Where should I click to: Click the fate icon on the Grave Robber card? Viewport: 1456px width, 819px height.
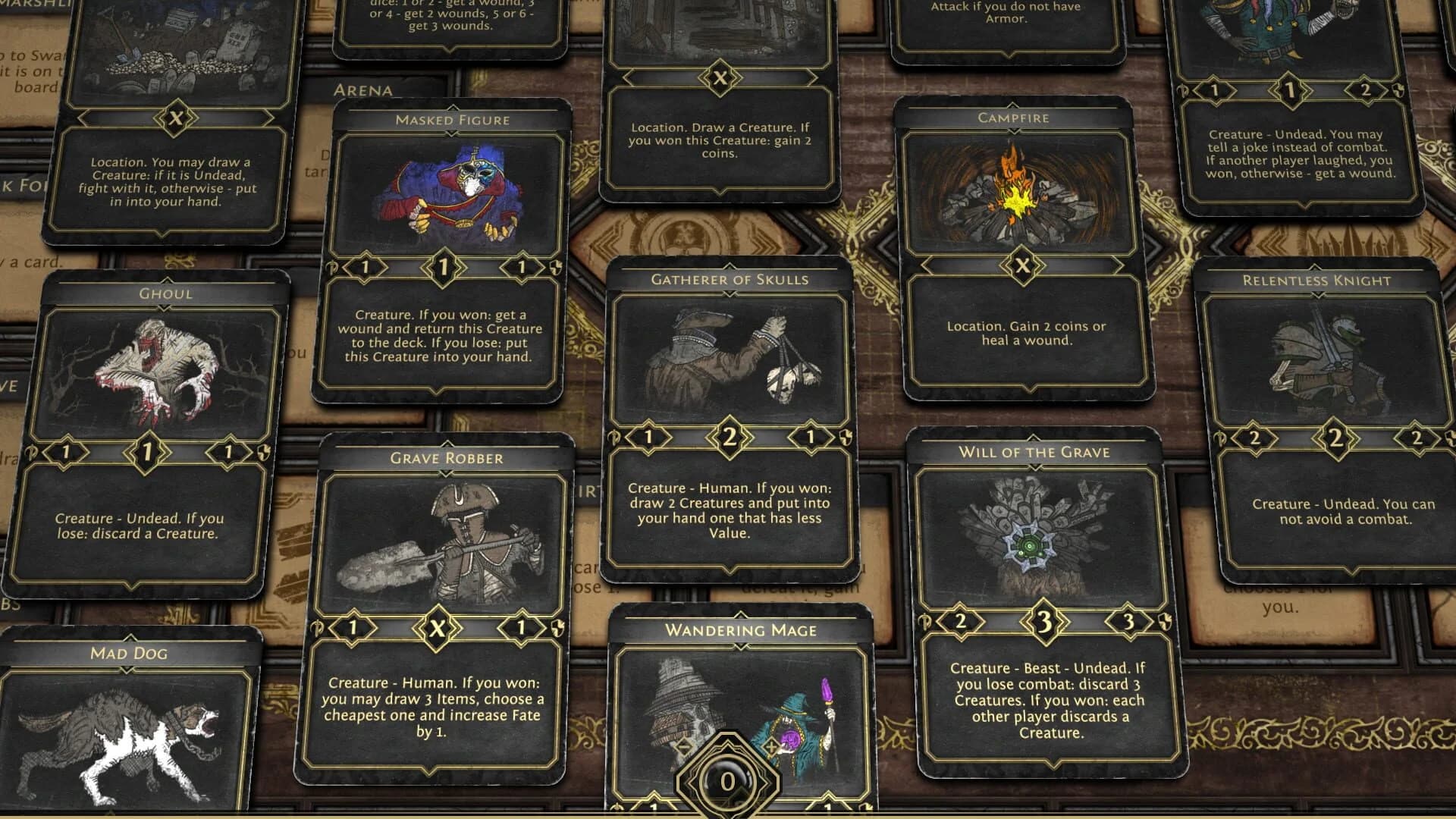point(315,629)
